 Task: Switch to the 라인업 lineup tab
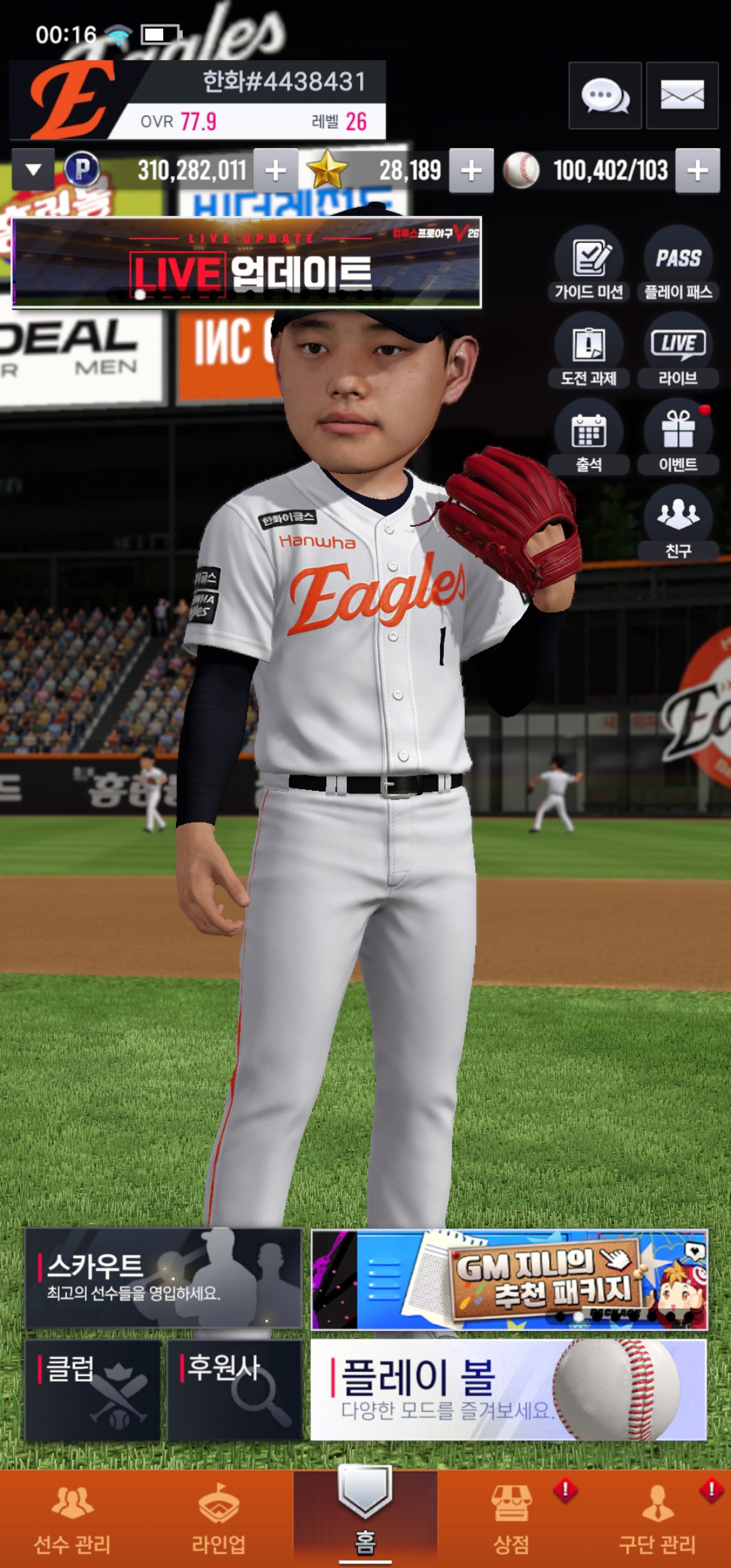pyautogui.click(x=219, y=1518)
